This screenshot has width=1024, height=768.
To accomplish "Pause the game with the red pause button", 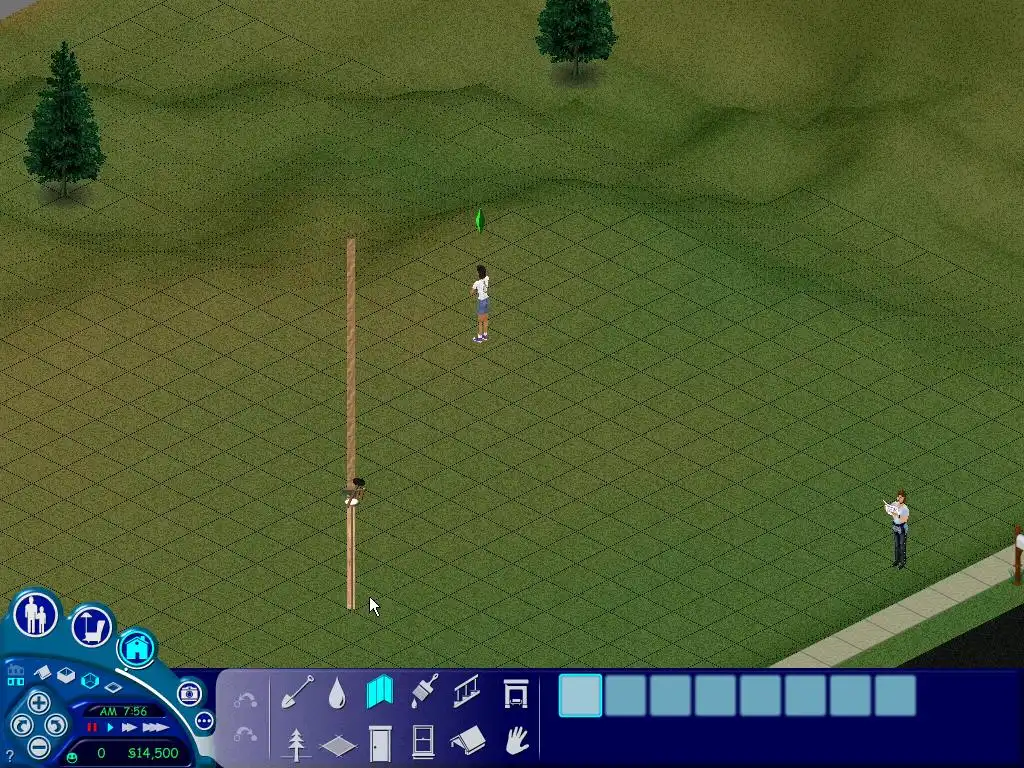I will pyautogui.click(x=93, y=727).
